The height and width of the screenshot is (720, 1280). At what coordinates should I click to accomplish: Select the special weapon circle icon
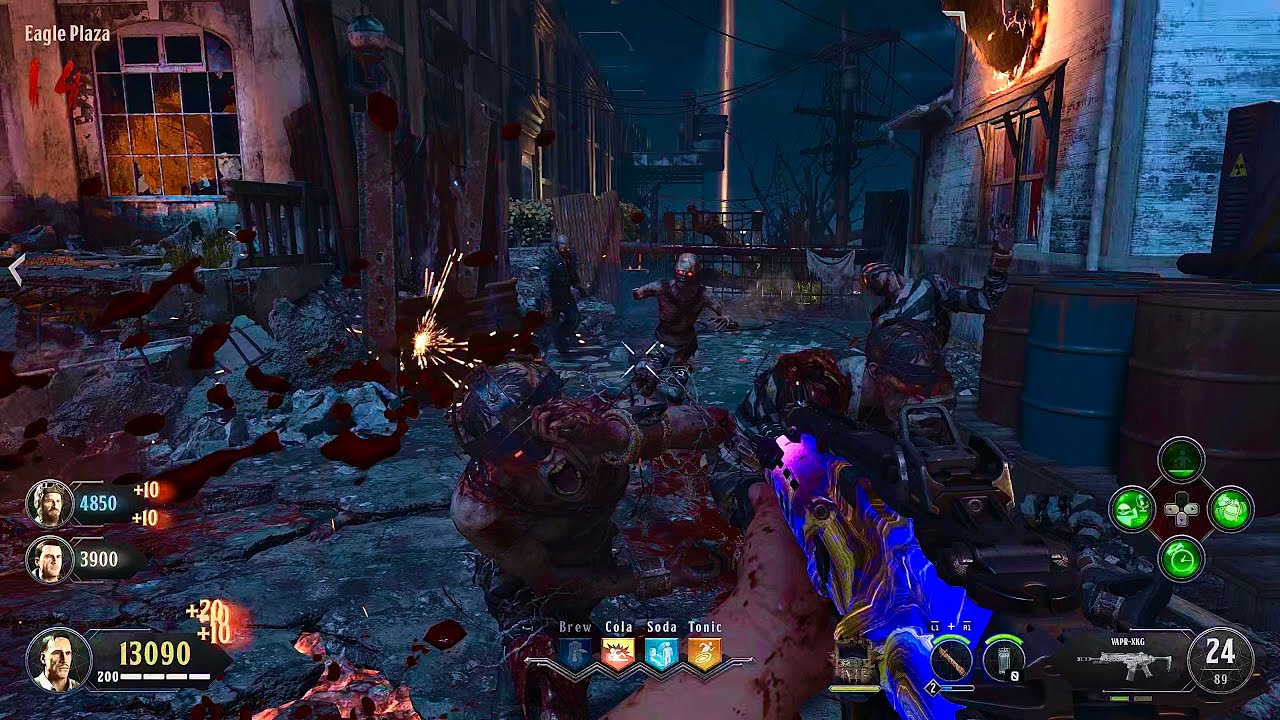click(952, 660)
